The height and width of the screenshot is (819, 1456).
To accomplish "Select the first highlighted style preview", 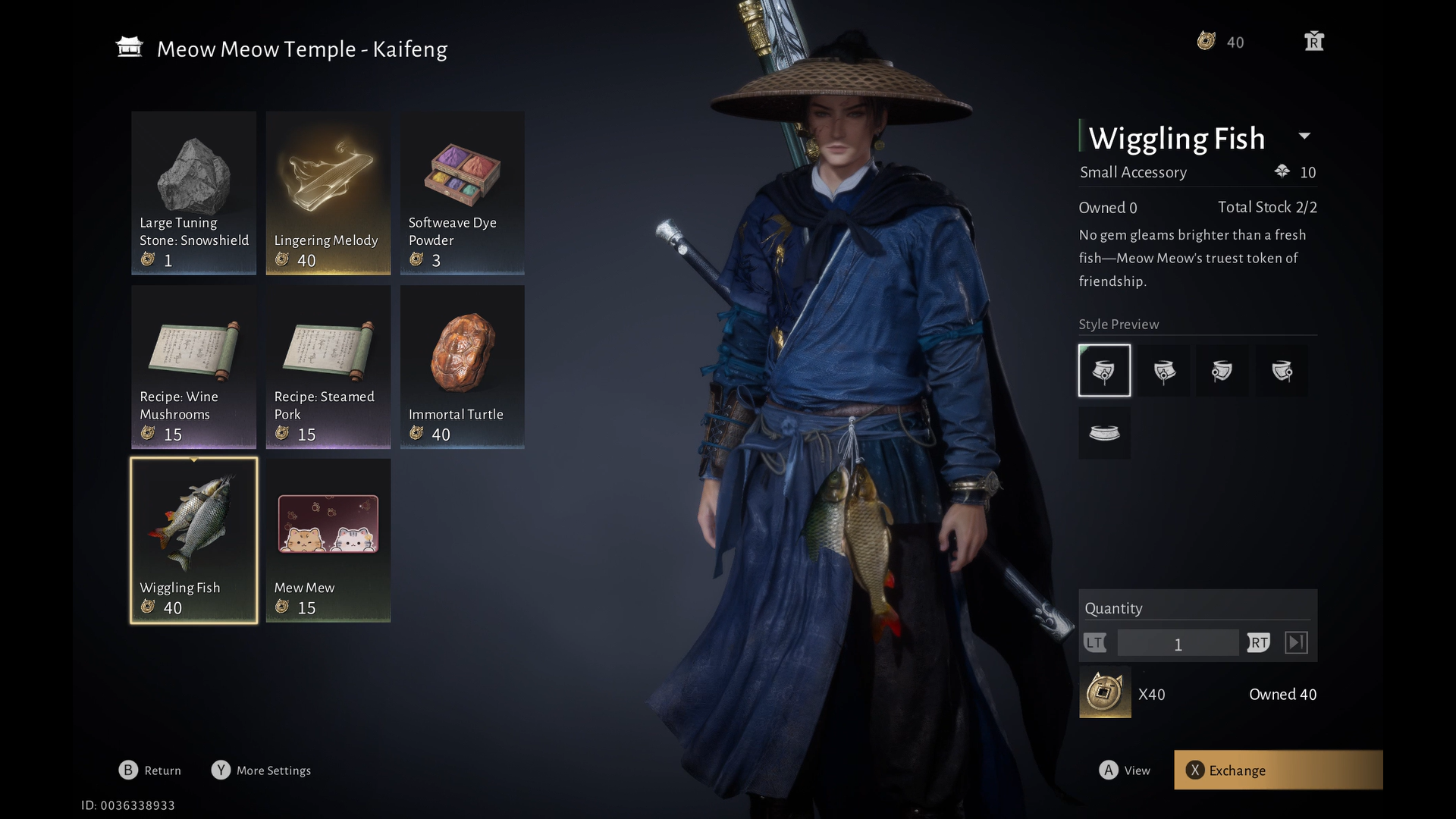I will click(x=1104, y=371).
